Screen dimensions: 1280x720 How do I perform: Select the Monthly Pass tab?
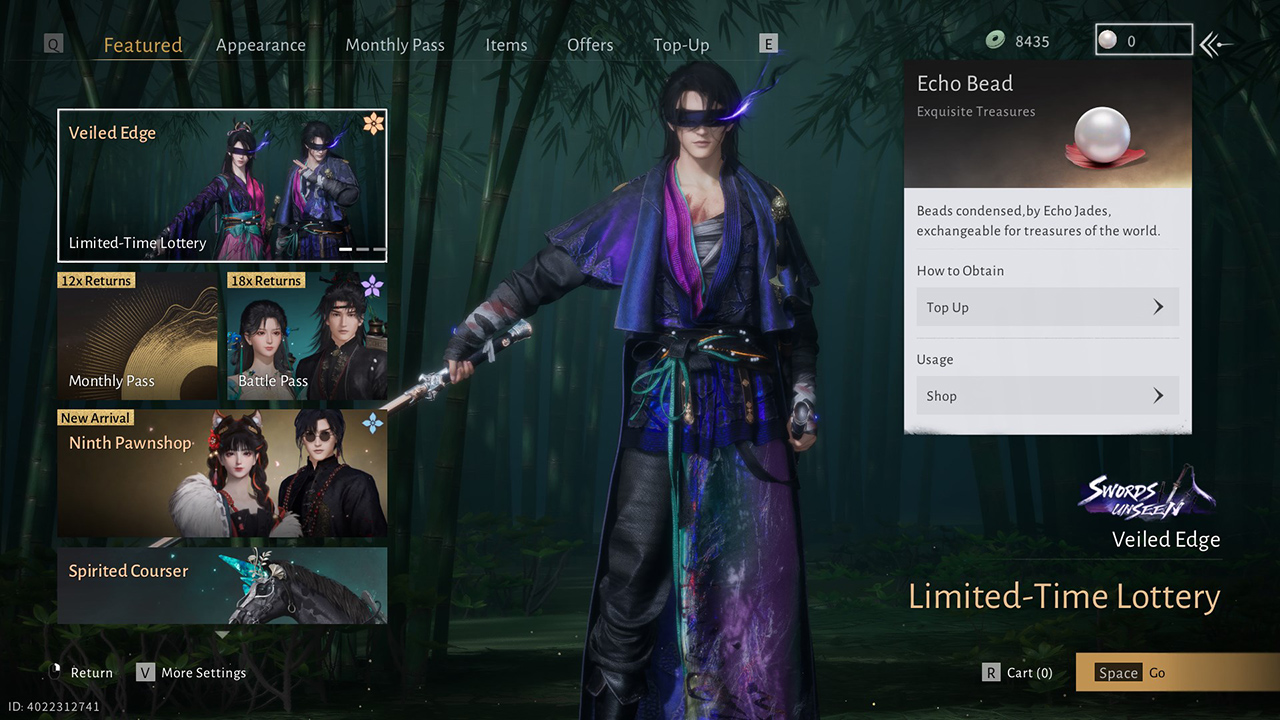tap(395, 45)
